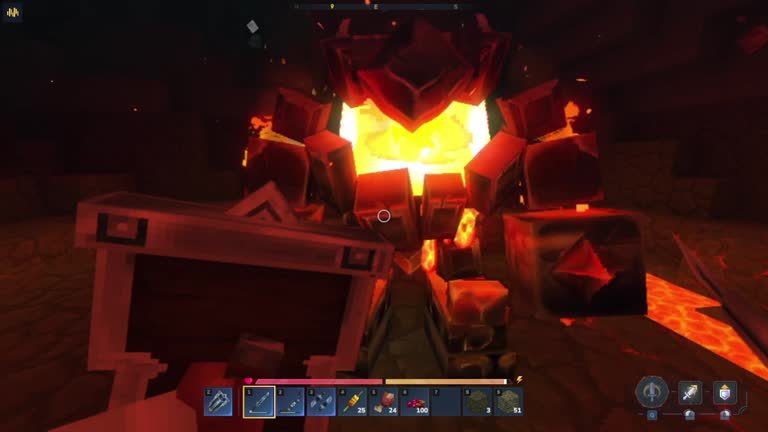The width and height of the screenshot is (768, 432).
Task: Choose the pickaxe tool in hotbar slot 3
Action: (320, 402)
